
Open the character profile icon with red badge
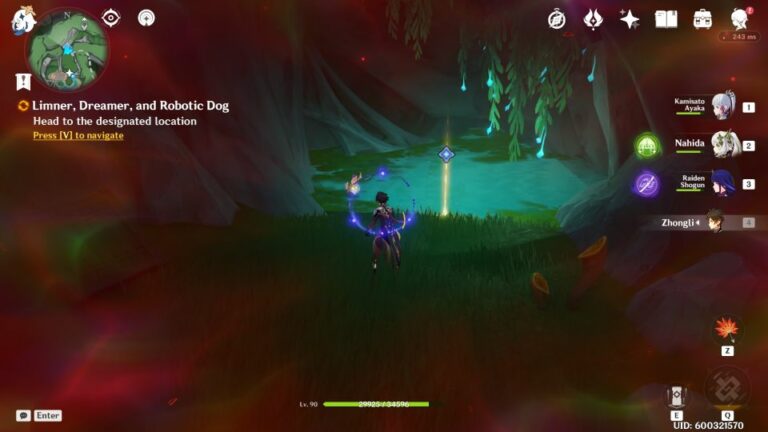[740, 19]
